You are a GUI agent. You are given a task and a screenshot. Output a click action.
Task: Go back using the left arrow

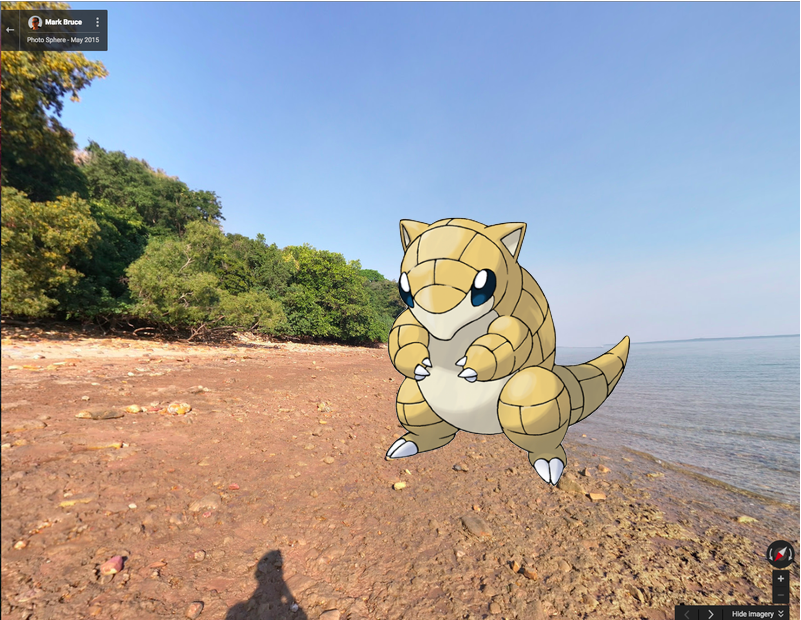(x=10, y=30)
